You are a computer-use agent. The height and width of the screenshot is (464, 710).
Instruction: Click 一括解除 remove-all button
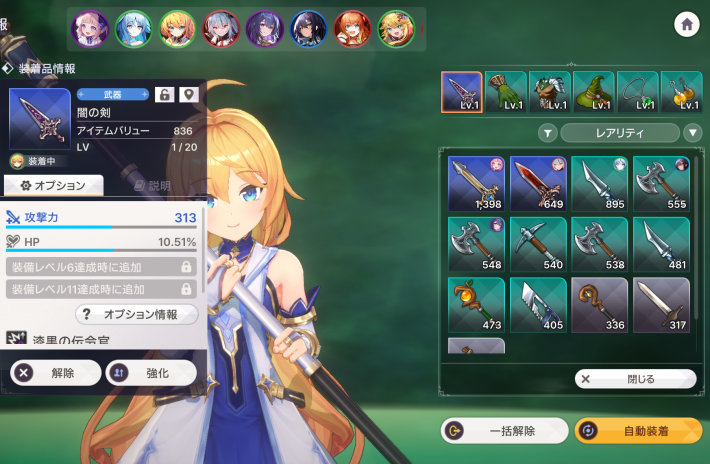(504, 431)
